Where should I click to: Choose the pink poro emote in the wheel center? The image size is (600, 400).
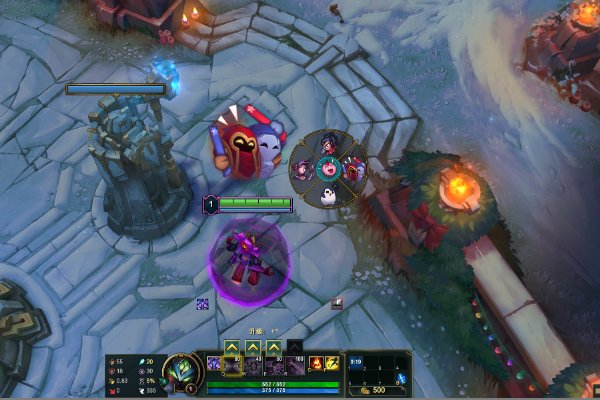pos(329,170)
